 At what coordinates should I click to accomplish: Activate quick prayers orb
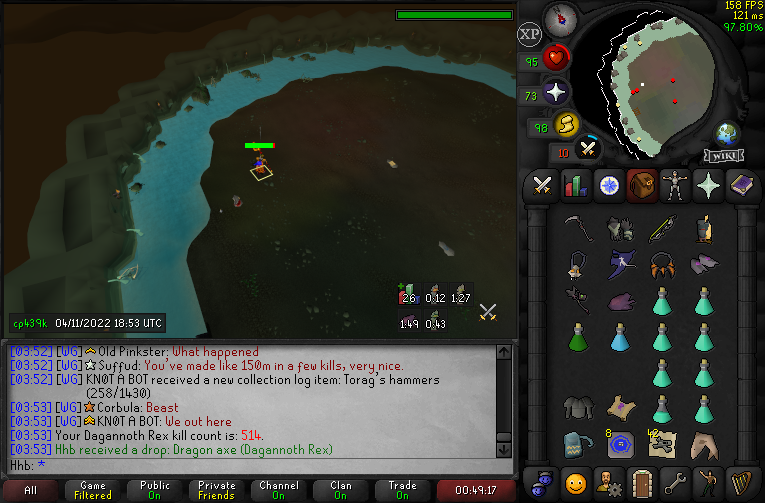[556, 93]
